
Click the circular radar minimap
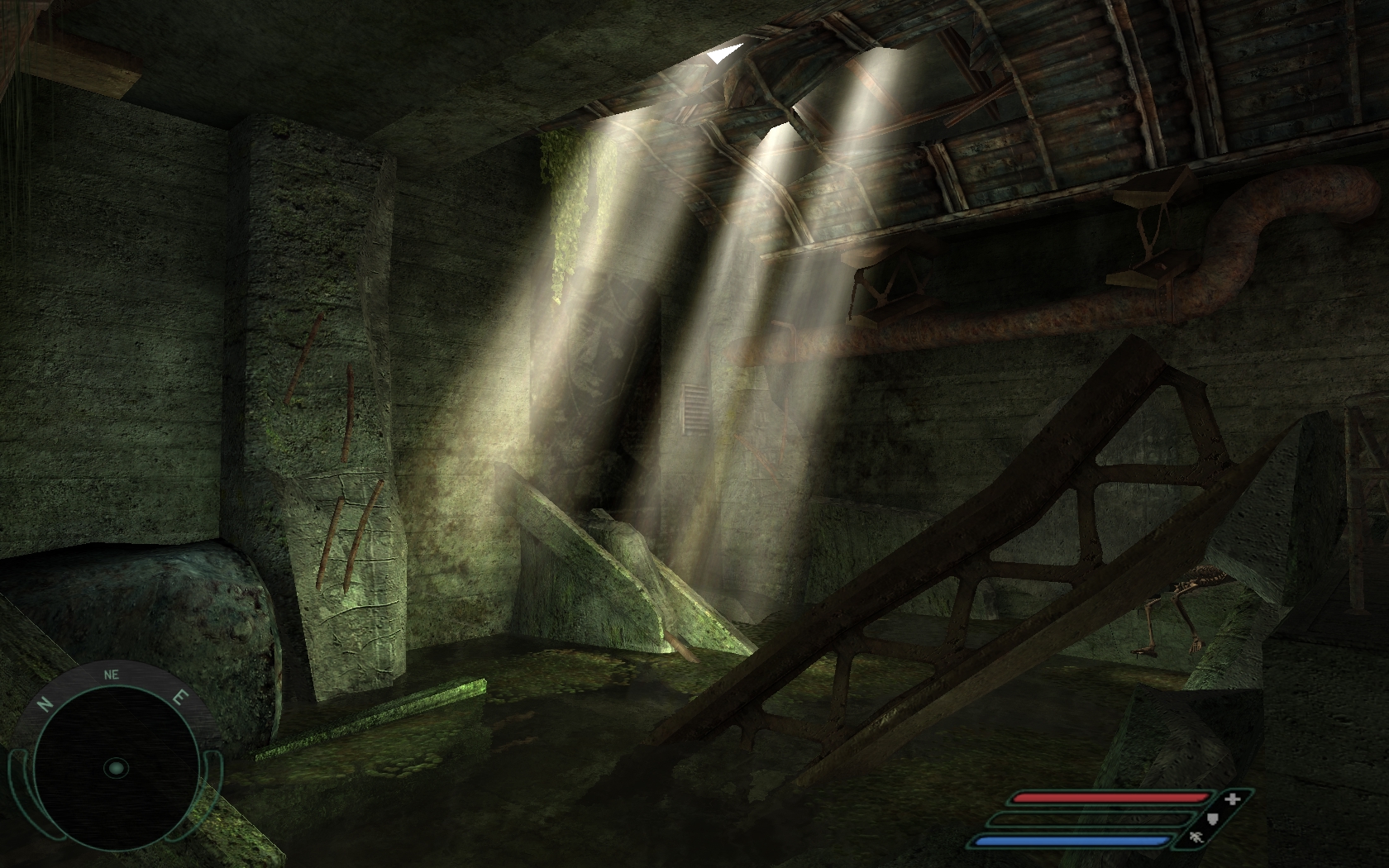tap(116, 768)
